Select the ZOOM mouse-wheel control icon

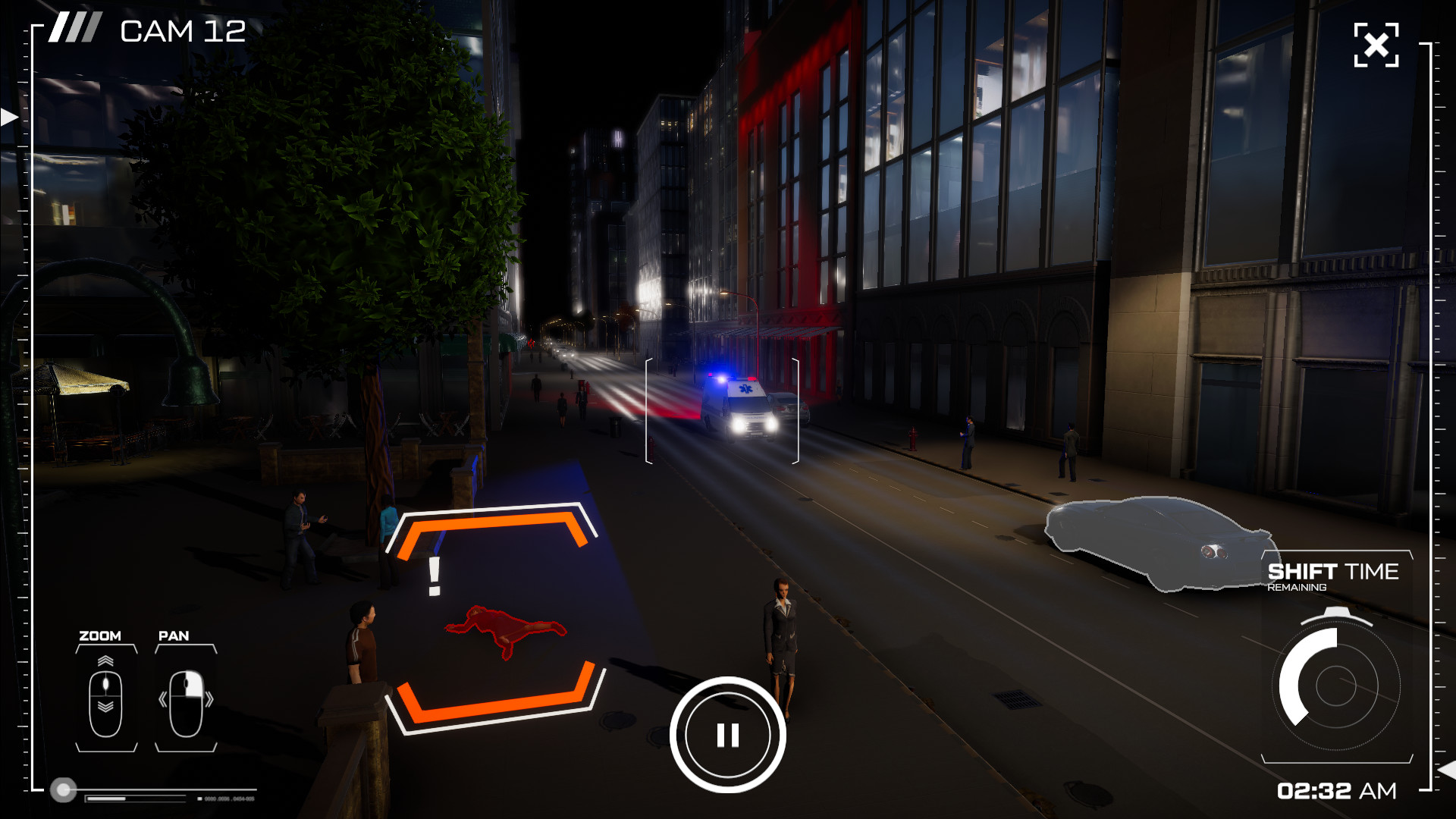pos(105,704)
